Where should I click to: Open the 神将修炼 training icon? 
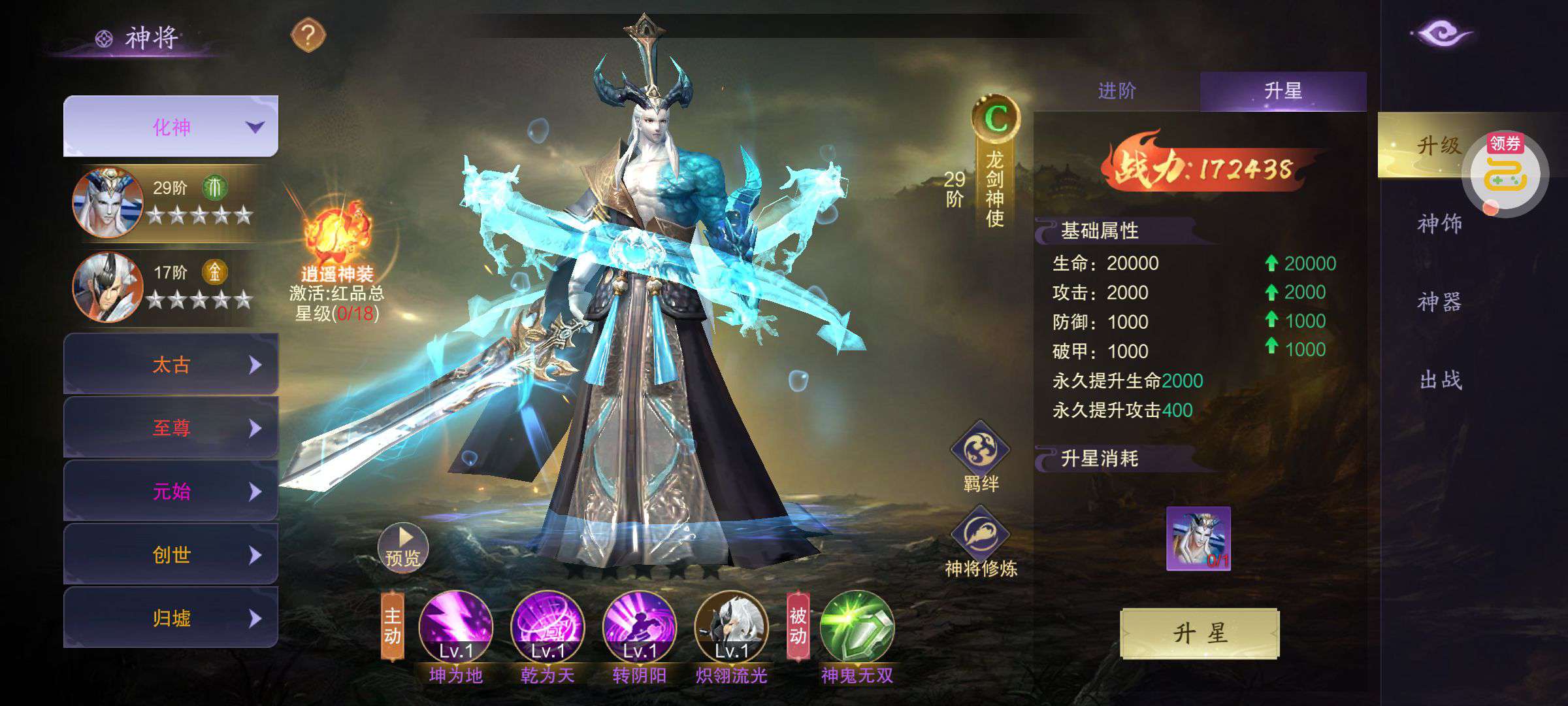[980, 536]
